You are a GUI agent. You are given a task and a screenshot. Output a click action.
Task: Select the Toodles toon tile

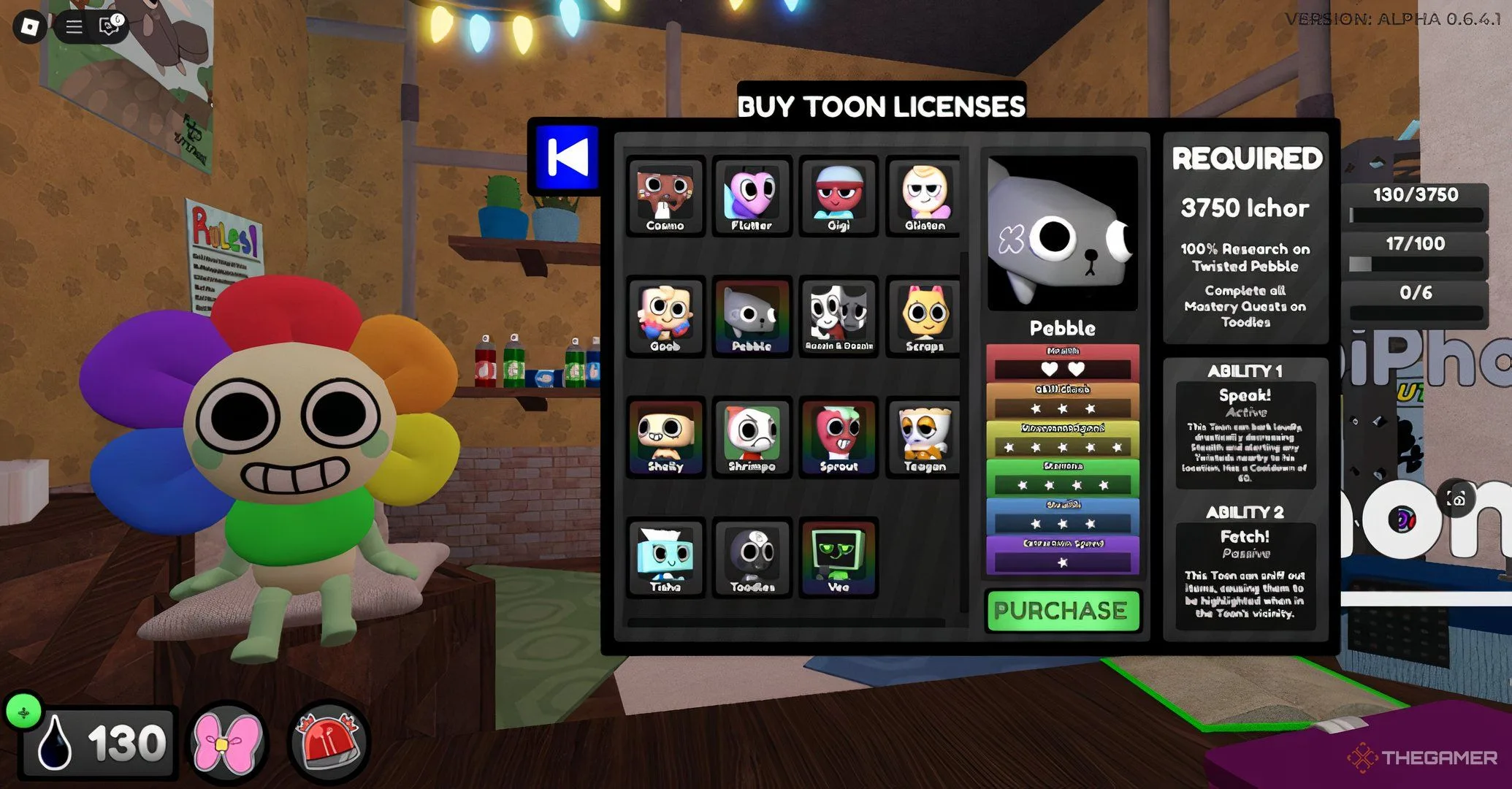[x=752, y=557]
